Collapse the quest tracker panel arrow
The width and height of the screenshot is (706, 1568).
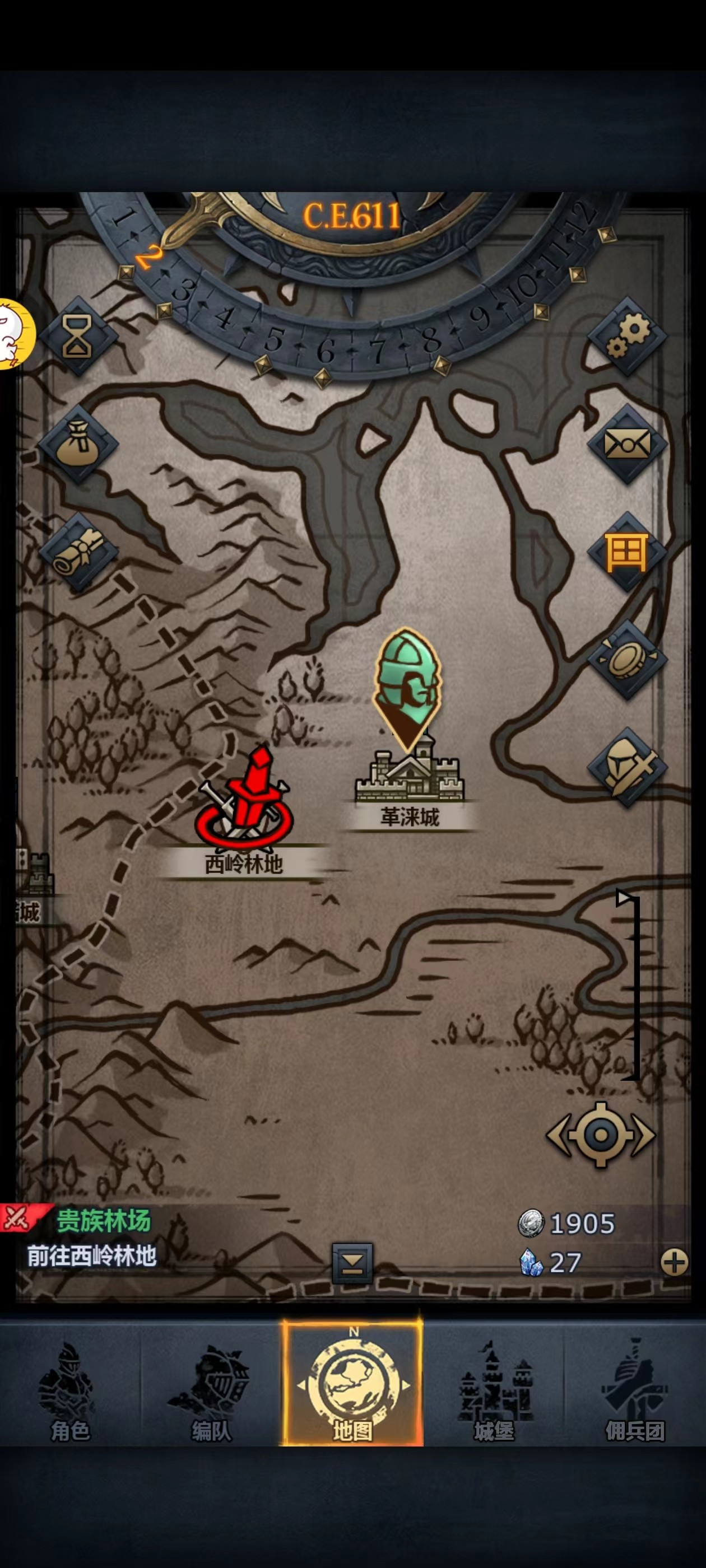click(352, 1263)
